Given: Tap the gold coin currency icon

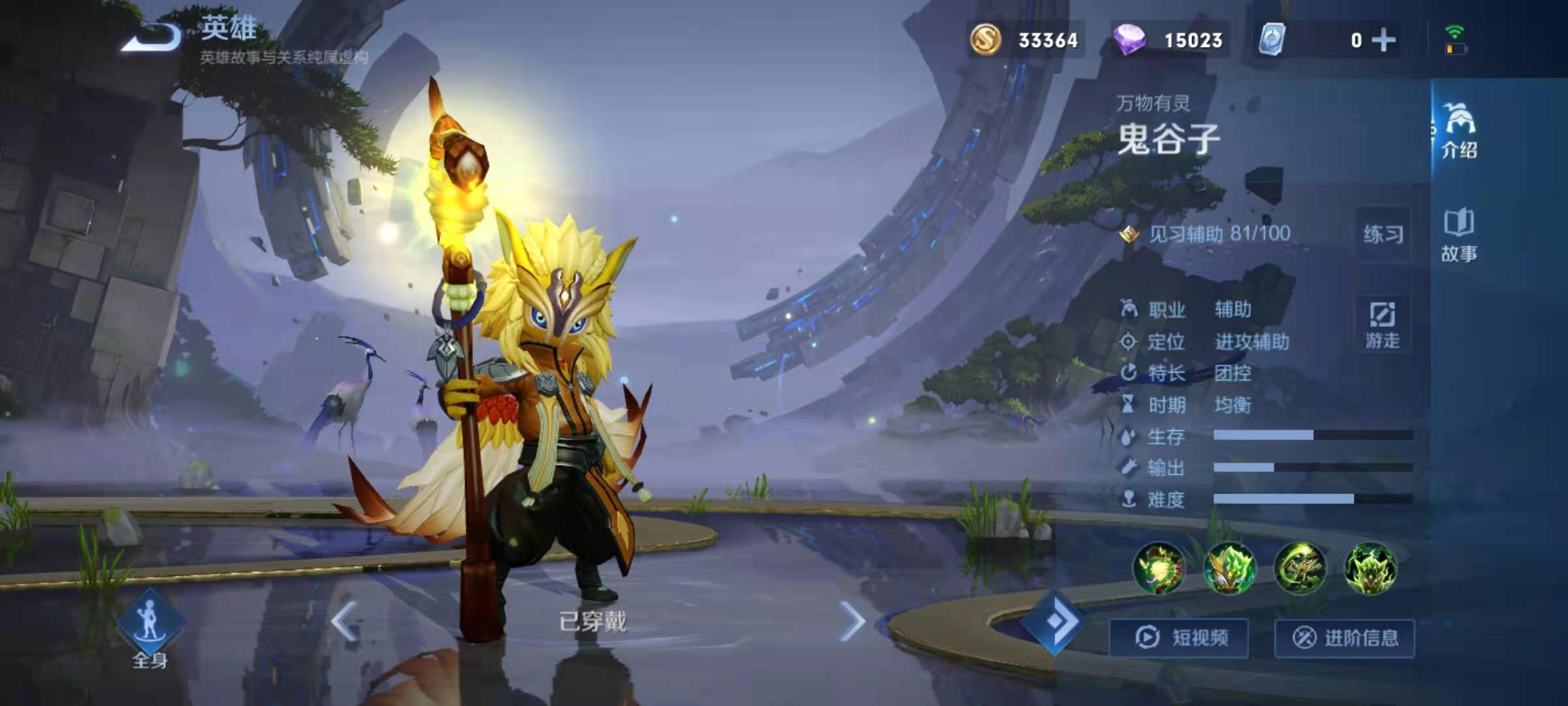Looking at the screenshot, I should [985, 40].
